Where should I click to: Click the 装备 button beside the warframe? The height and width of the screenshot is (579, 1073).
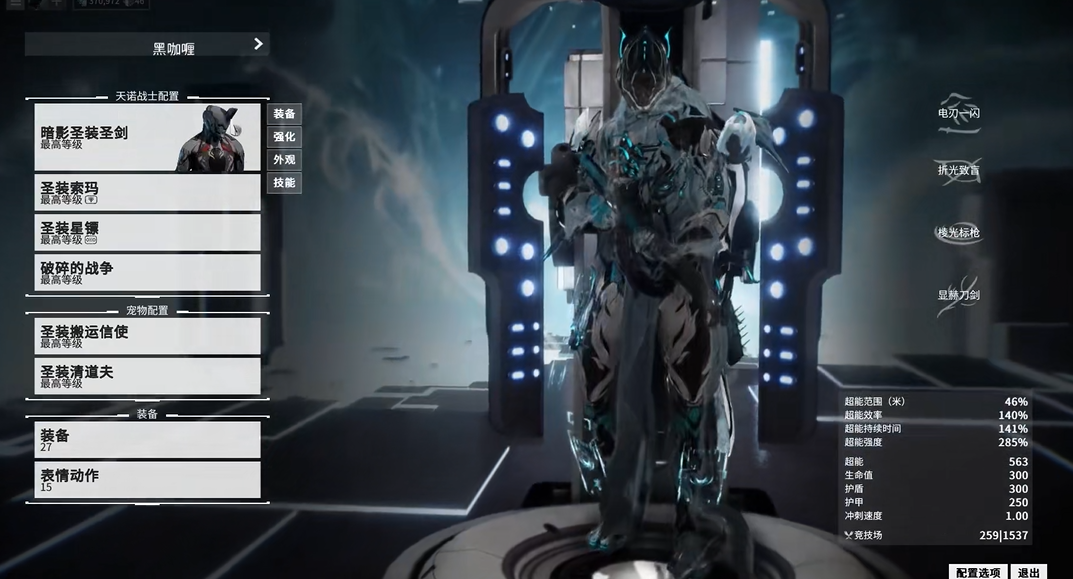tap(284, 114)
